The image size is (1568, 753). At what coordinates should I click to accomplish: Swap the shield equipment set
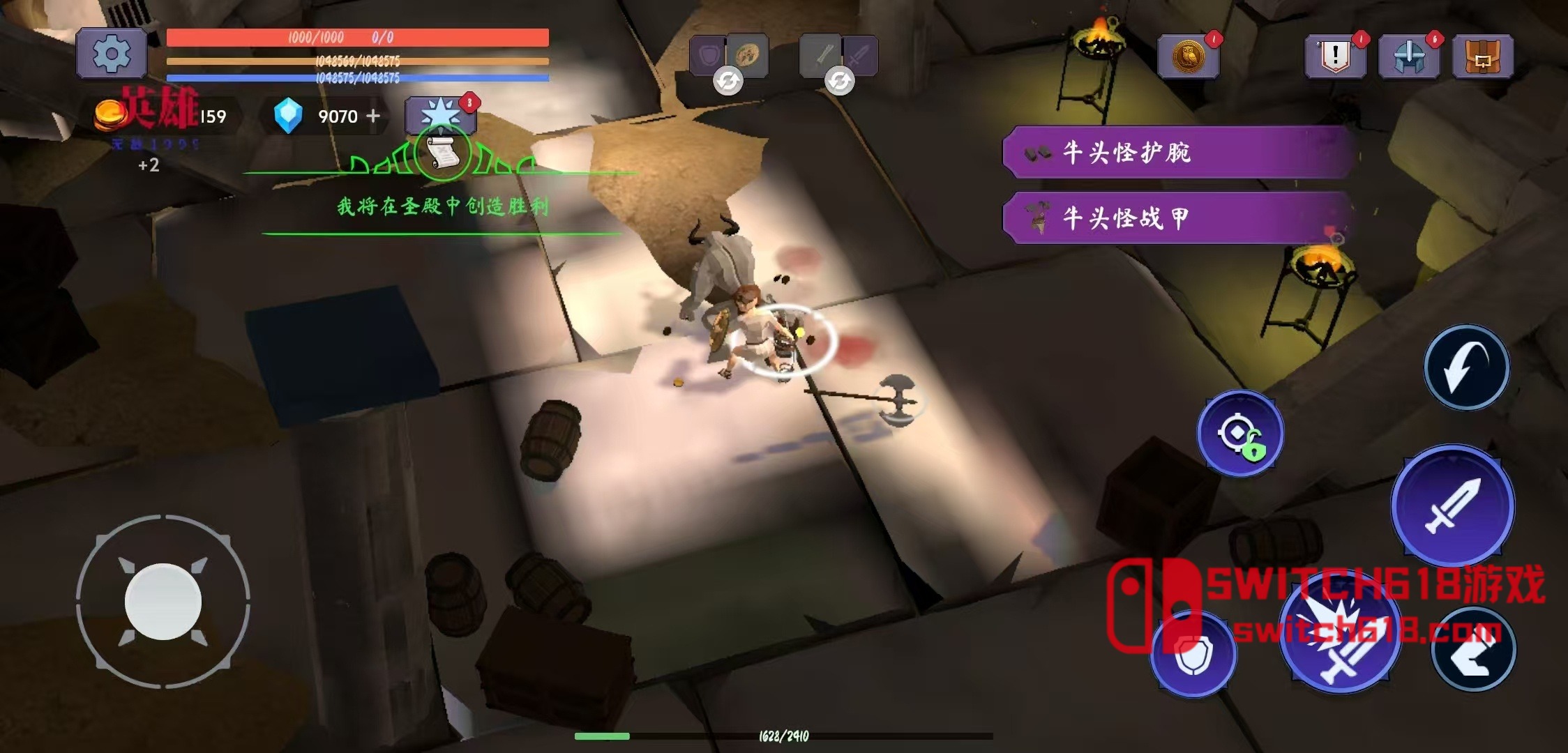pyautogui.click(x=728, y=81)
